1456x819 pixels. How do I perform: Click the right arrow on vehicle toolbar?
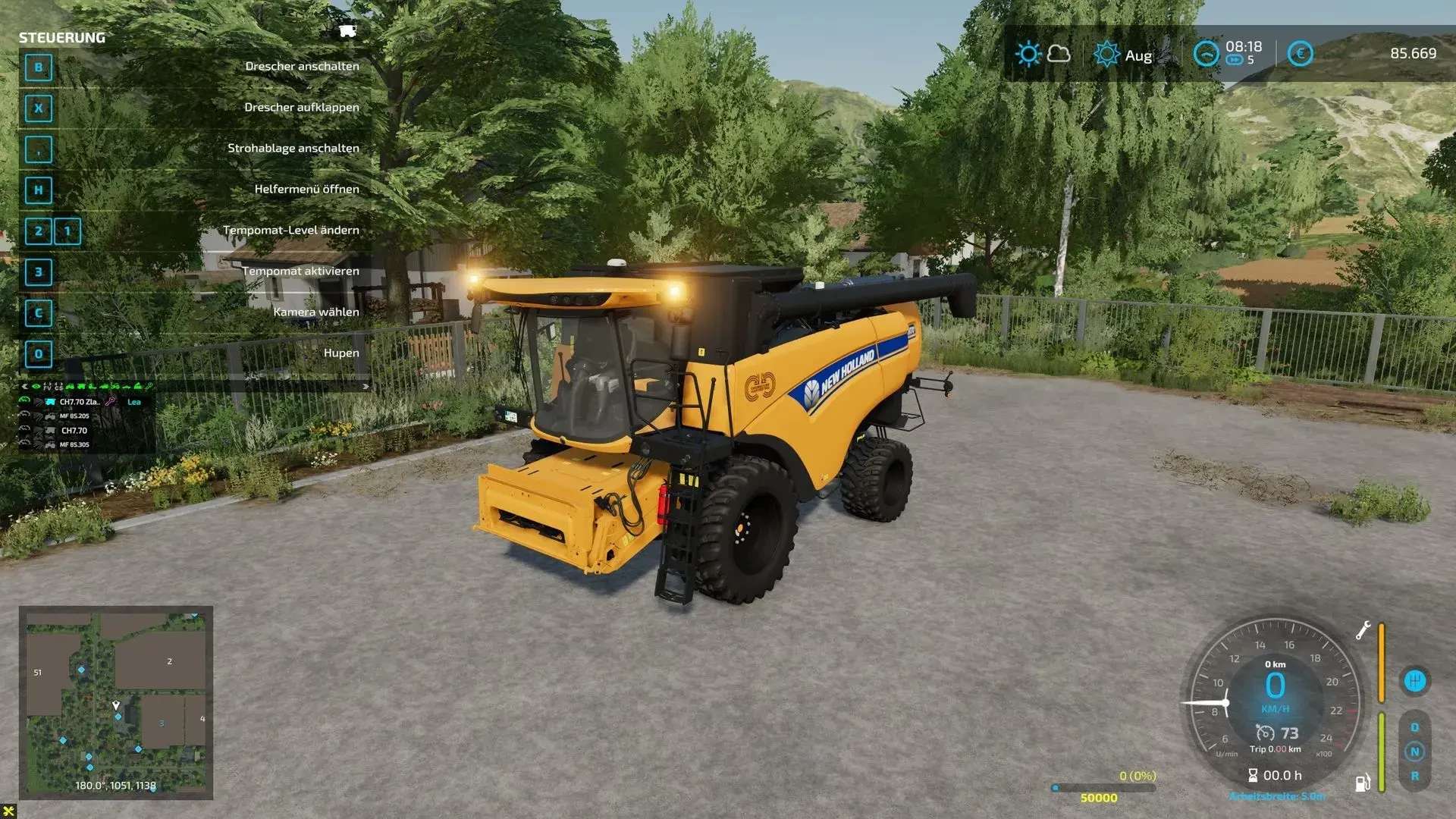[x=366, y=387]
